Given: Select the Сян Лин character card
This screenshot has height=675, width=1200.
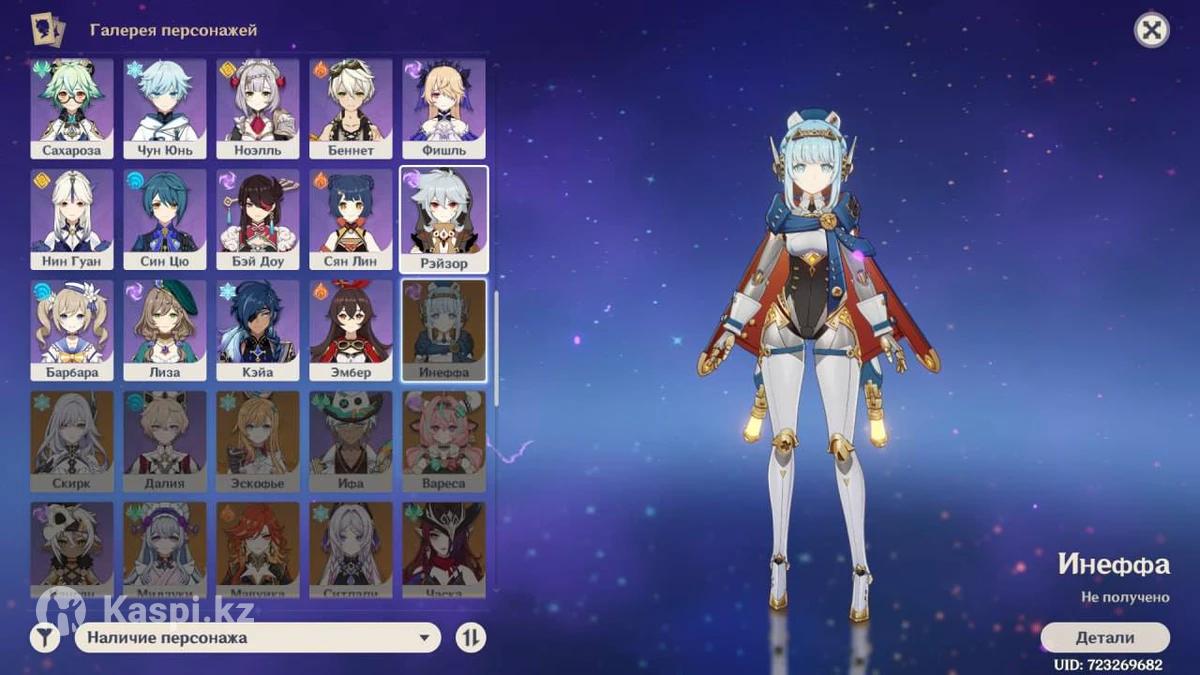Looking at the screenshot, I should click(350, 218).
